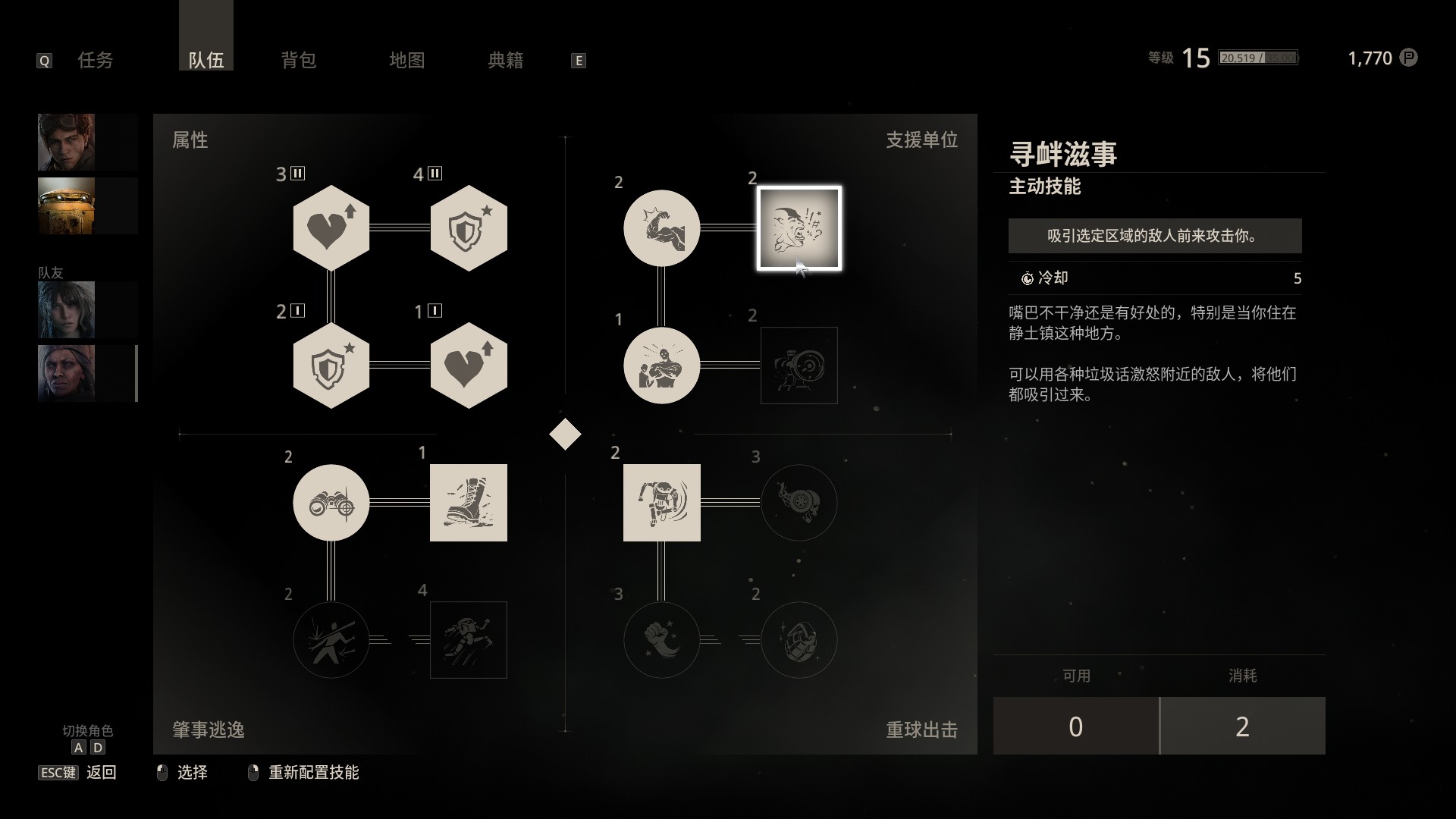Click the wheel skill icon
Screen dimensions: 1456x819
(799, 503)
